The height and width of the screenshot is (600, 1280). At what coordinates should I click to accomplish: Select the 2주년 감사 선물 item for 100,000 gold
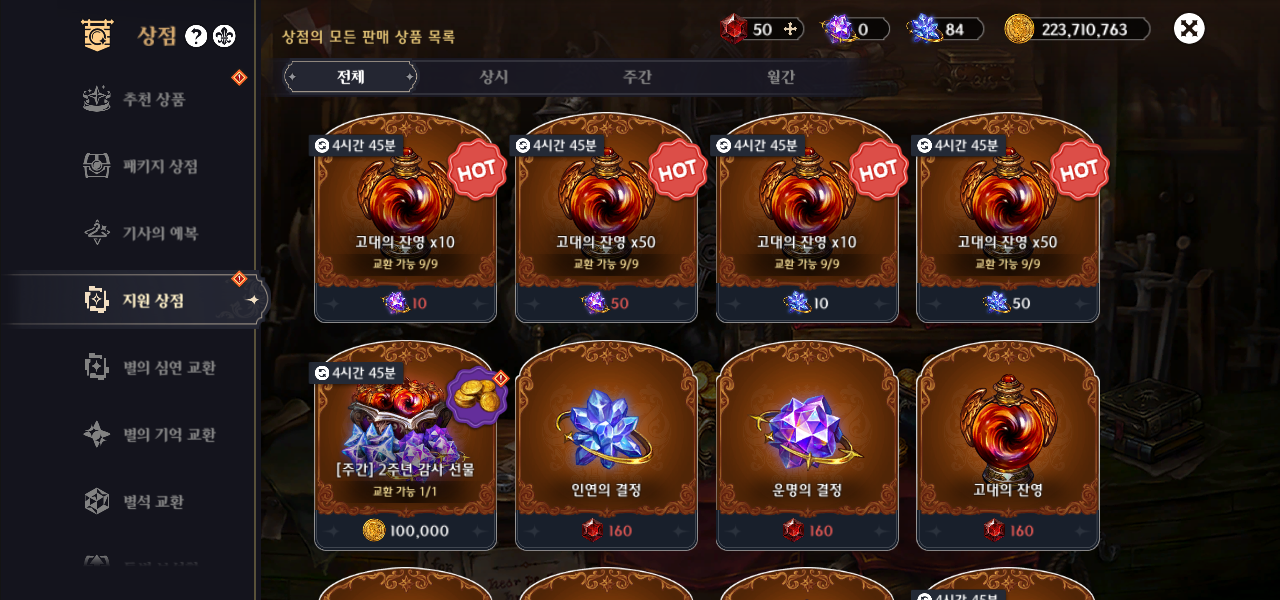tap(406, 445)
